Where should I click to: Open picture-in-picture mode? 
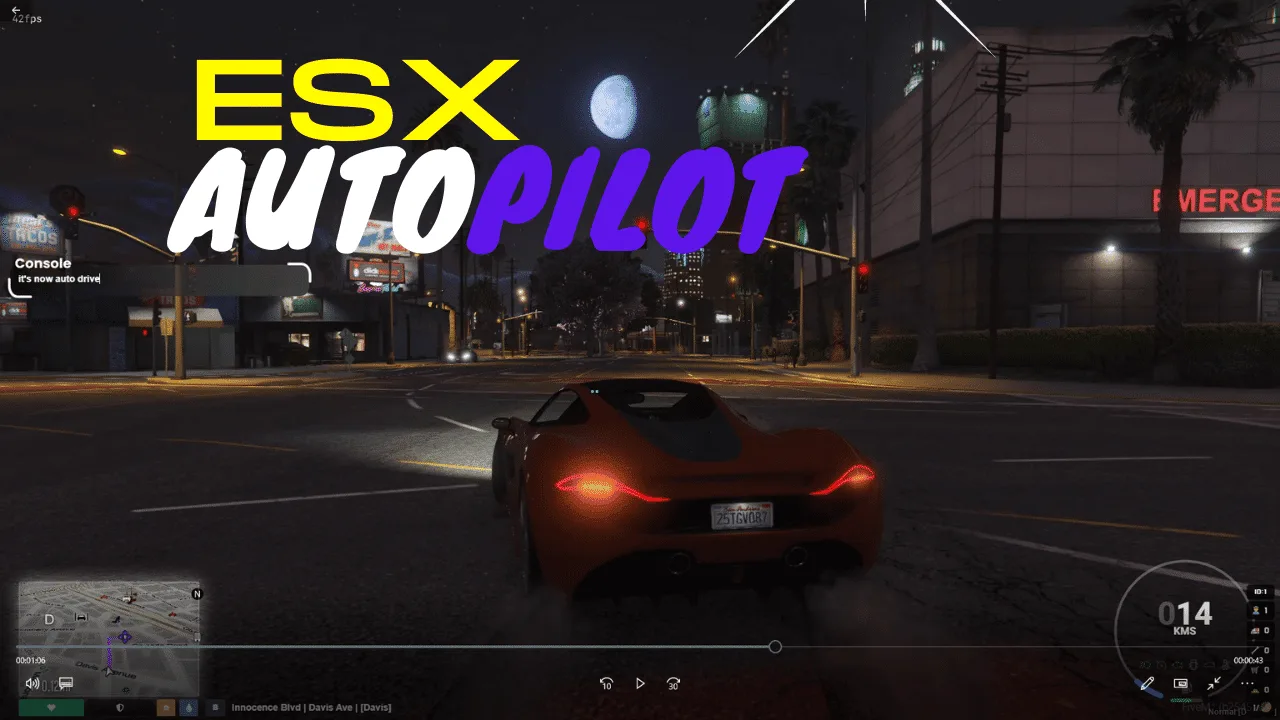click(1180, 684)
